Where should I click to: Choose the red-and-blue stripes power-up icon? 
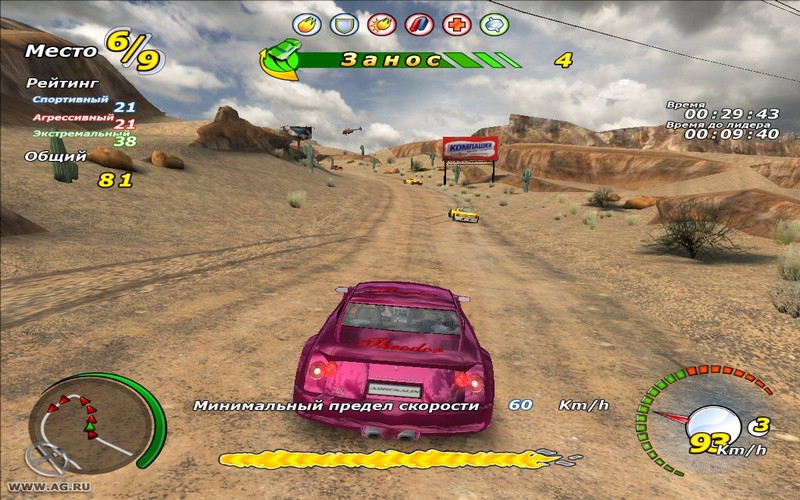click(x=418, y=22)
